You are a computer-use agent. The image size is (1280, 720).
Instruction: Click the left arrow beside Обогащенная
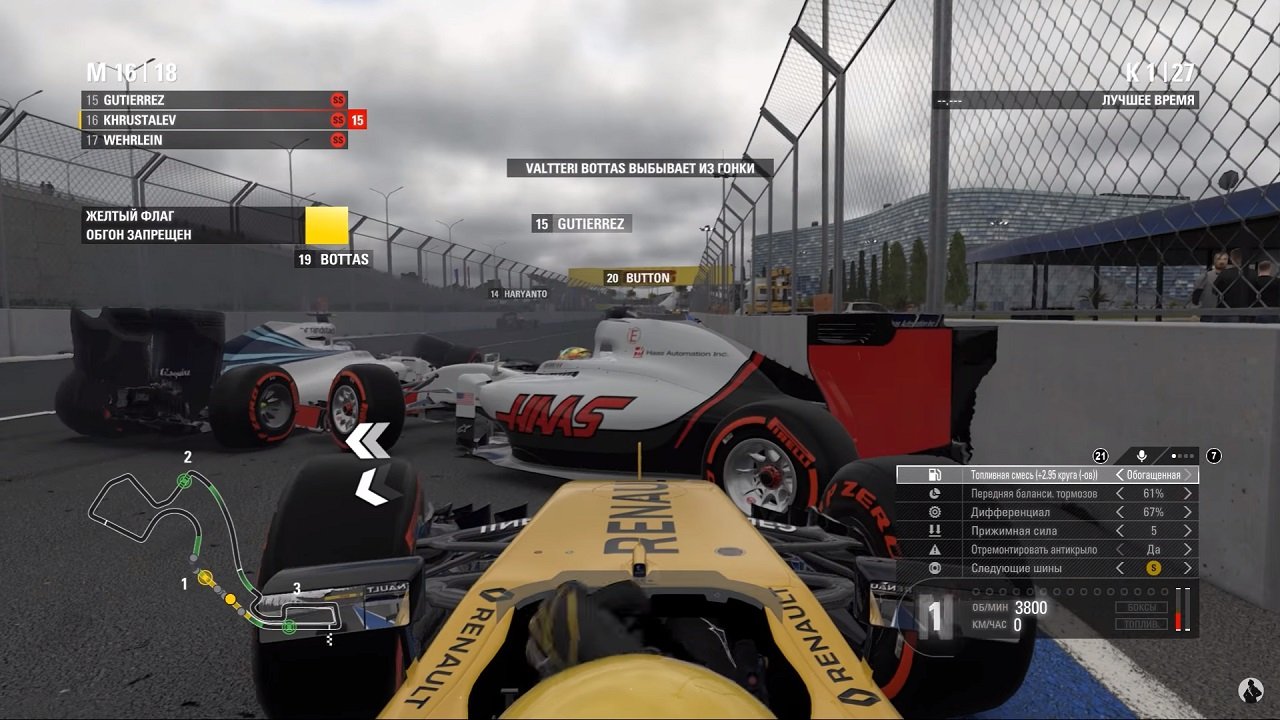[1119, 475]
